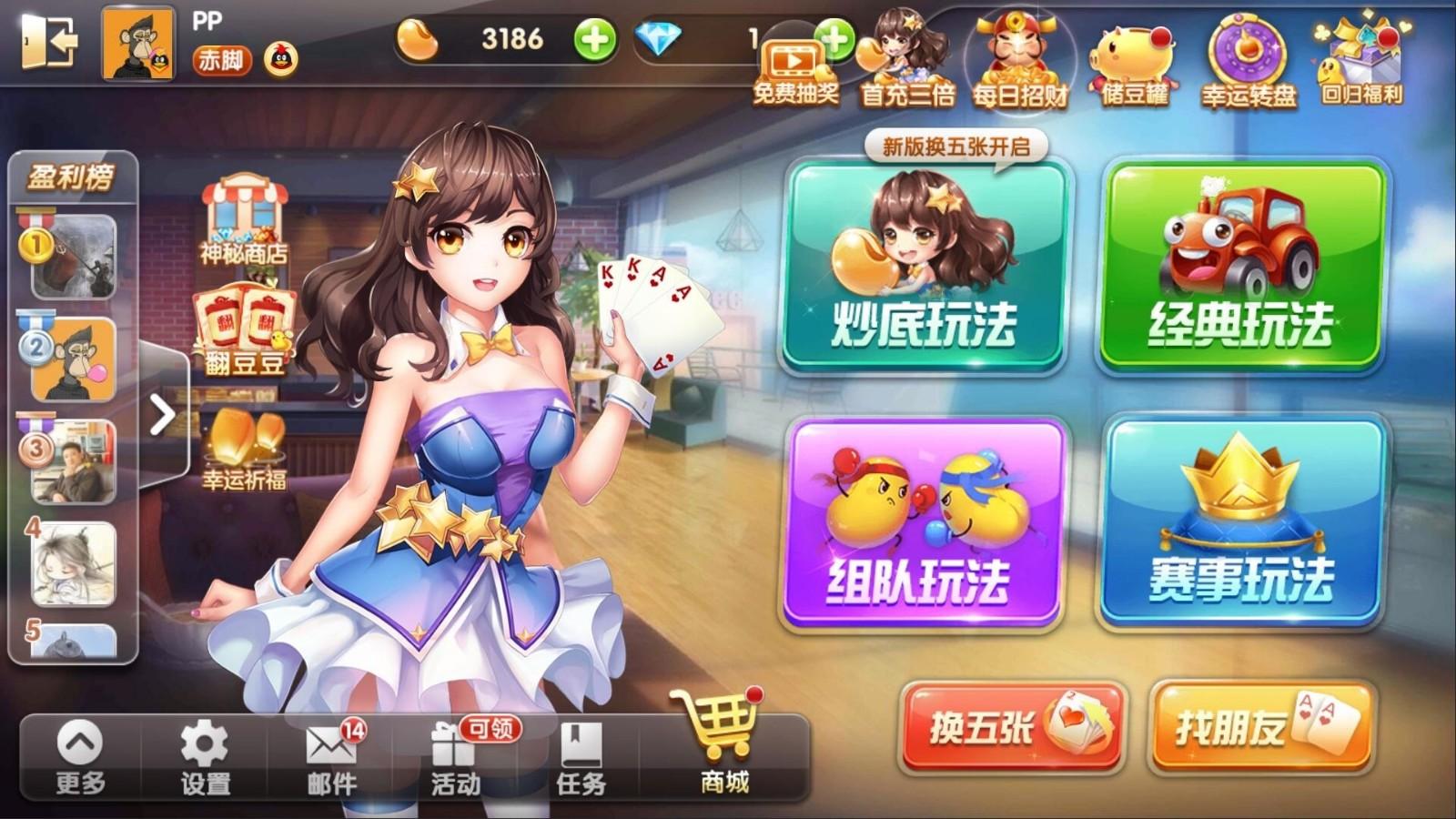Enter the 神秘商店 mystery shop
The image size is (1456, 819).
pos(242,218)
